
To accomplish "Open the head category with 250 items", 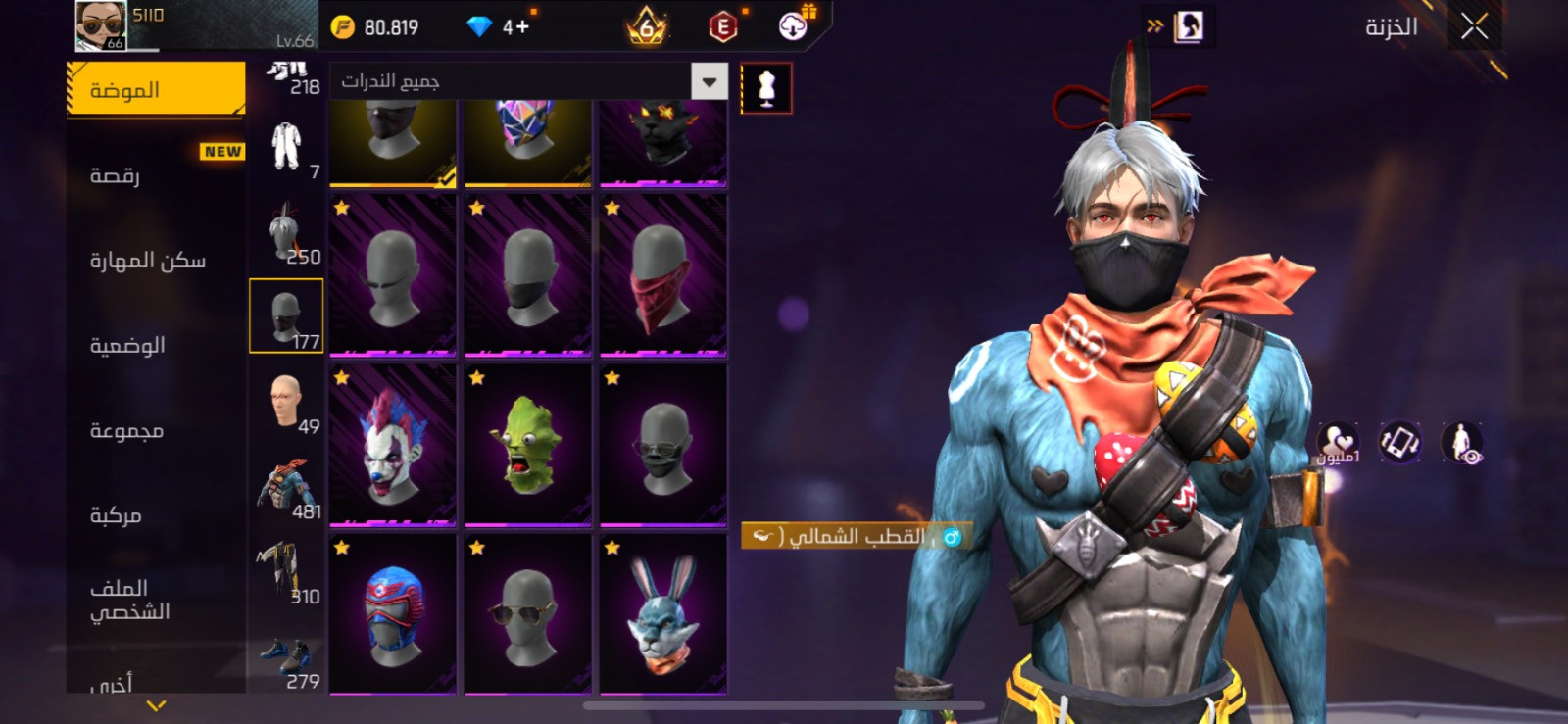I will click(x=286, y=232).
